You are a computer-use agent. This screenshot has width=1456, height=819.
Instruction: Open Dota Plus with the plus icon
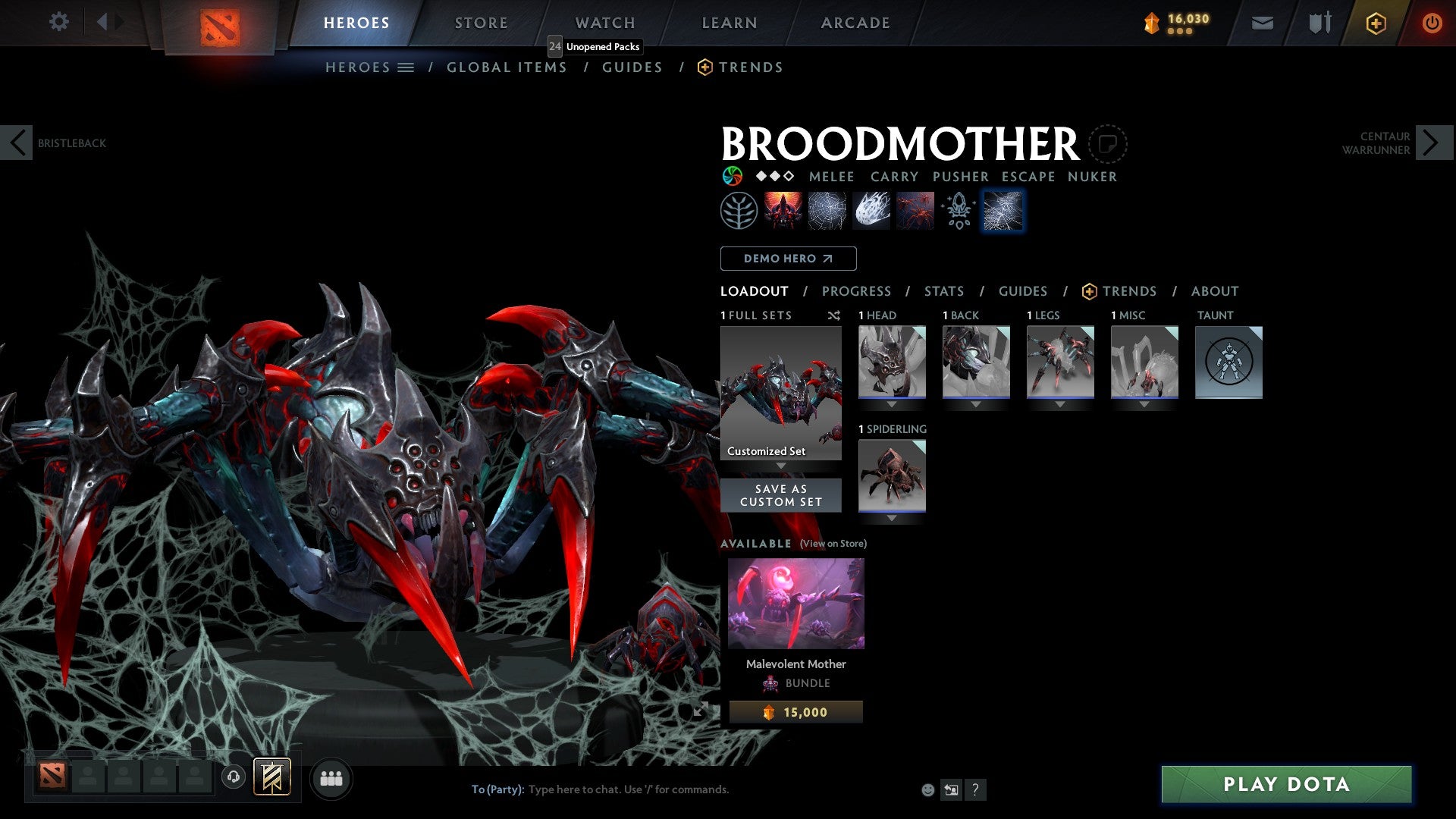[x=1376, y=23]
